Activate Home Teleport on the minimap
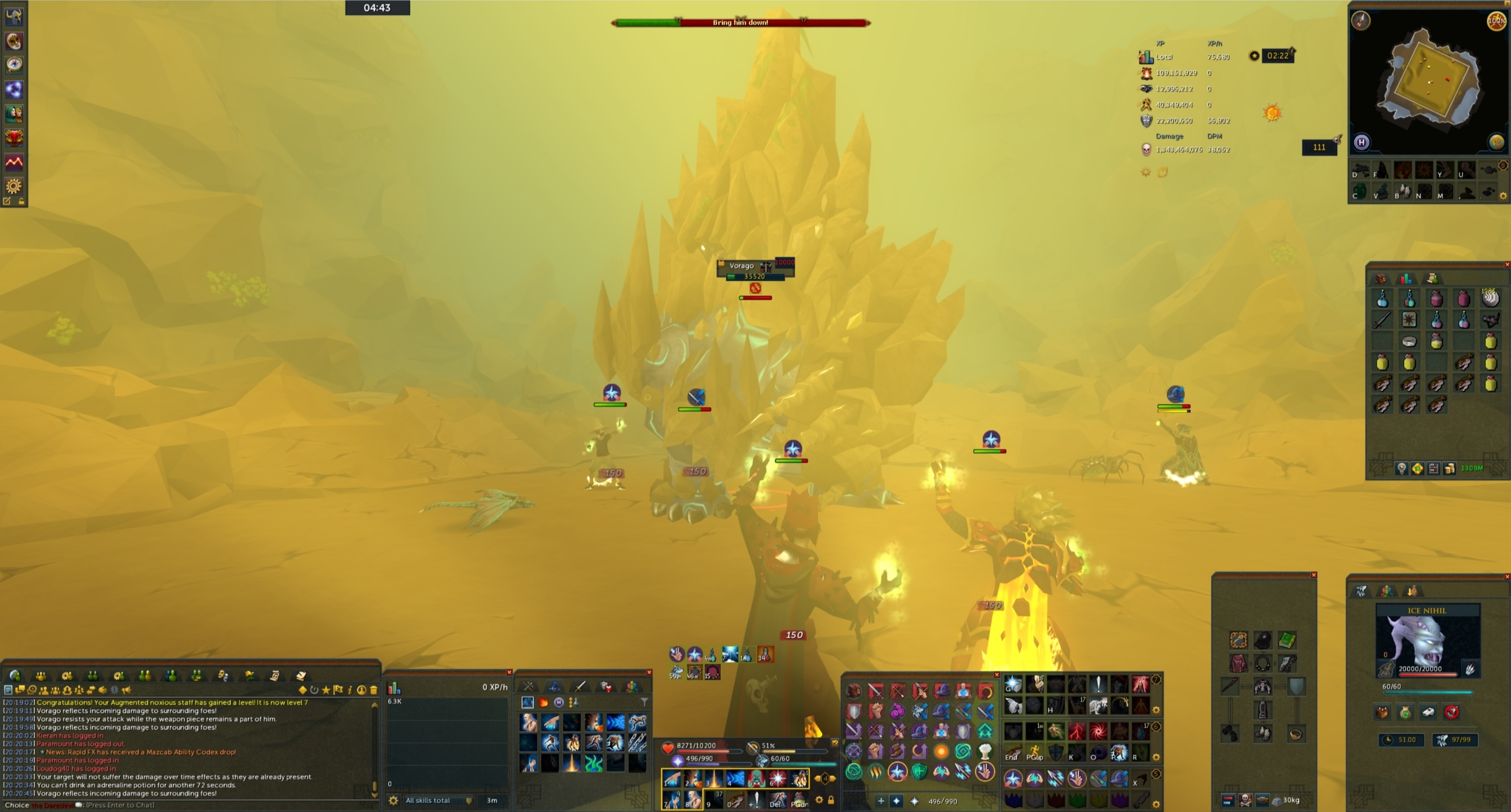The height and width of the screenshot is (812, 1511). click(1362, 143)
